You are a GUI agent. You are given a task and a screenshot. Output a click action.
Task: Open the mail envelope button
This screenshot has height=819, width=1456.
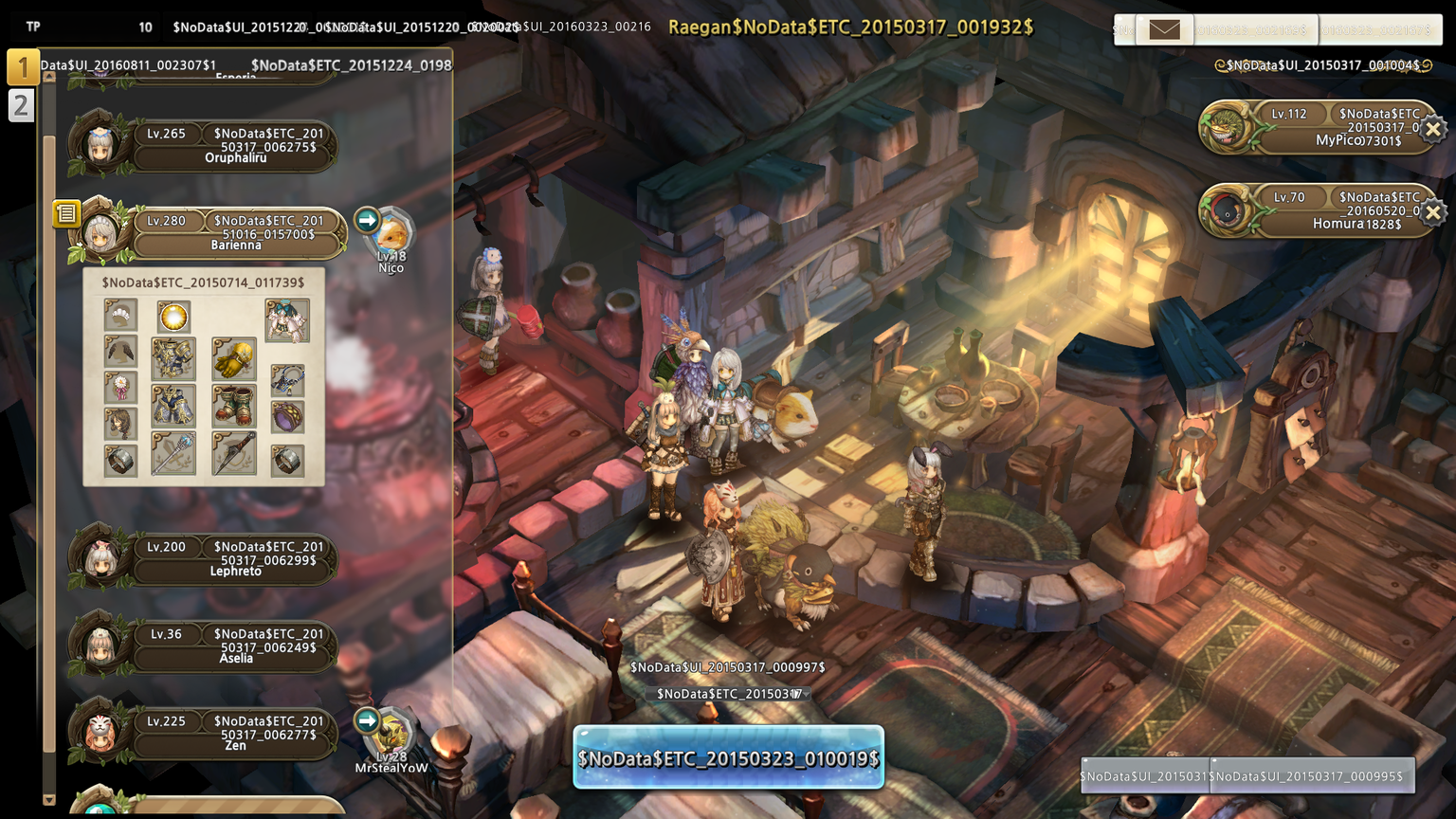[1164, 29]
